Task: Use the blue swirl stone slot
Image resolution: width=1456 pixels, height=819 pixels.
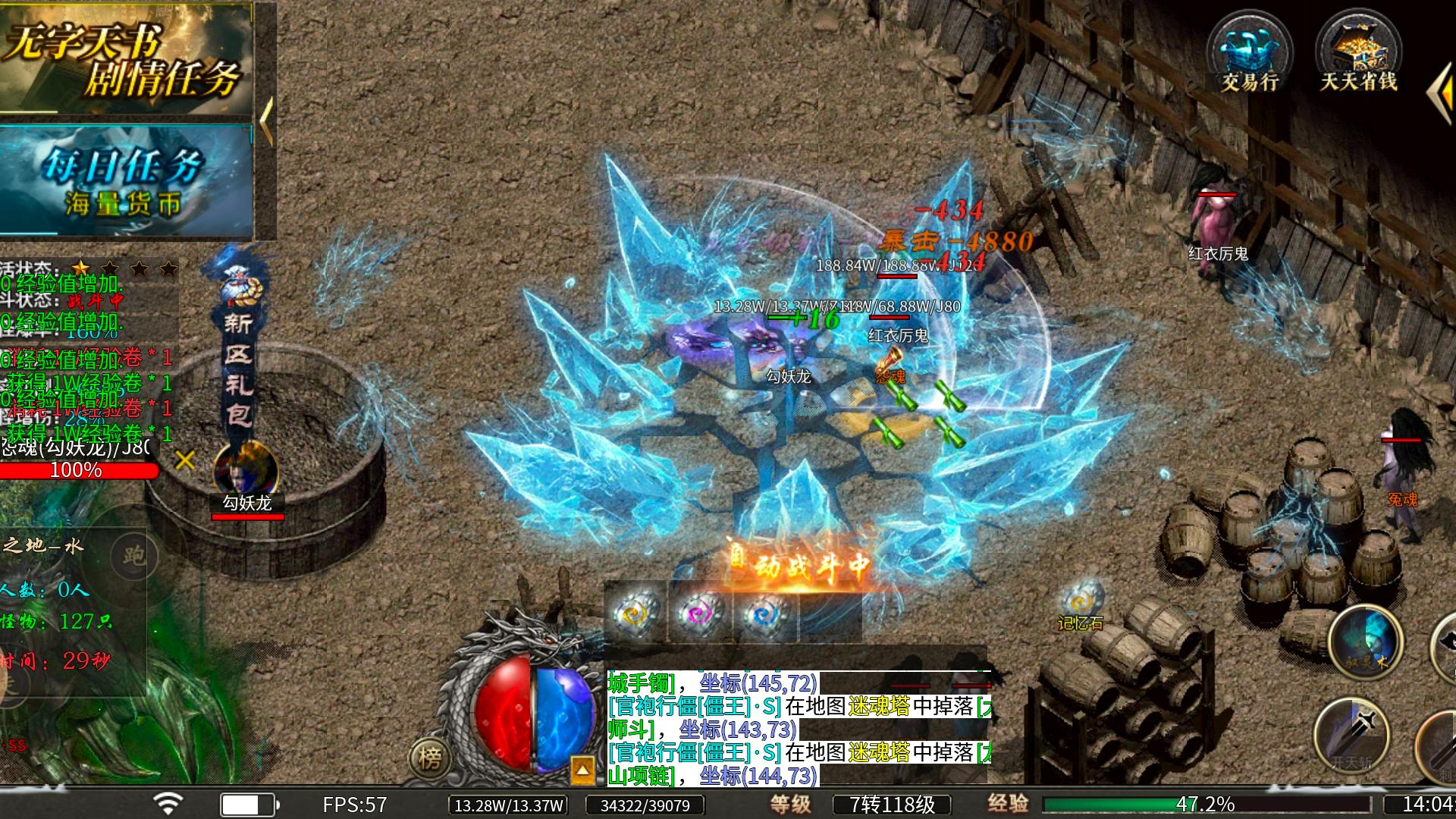Action: tap(764, 614)
